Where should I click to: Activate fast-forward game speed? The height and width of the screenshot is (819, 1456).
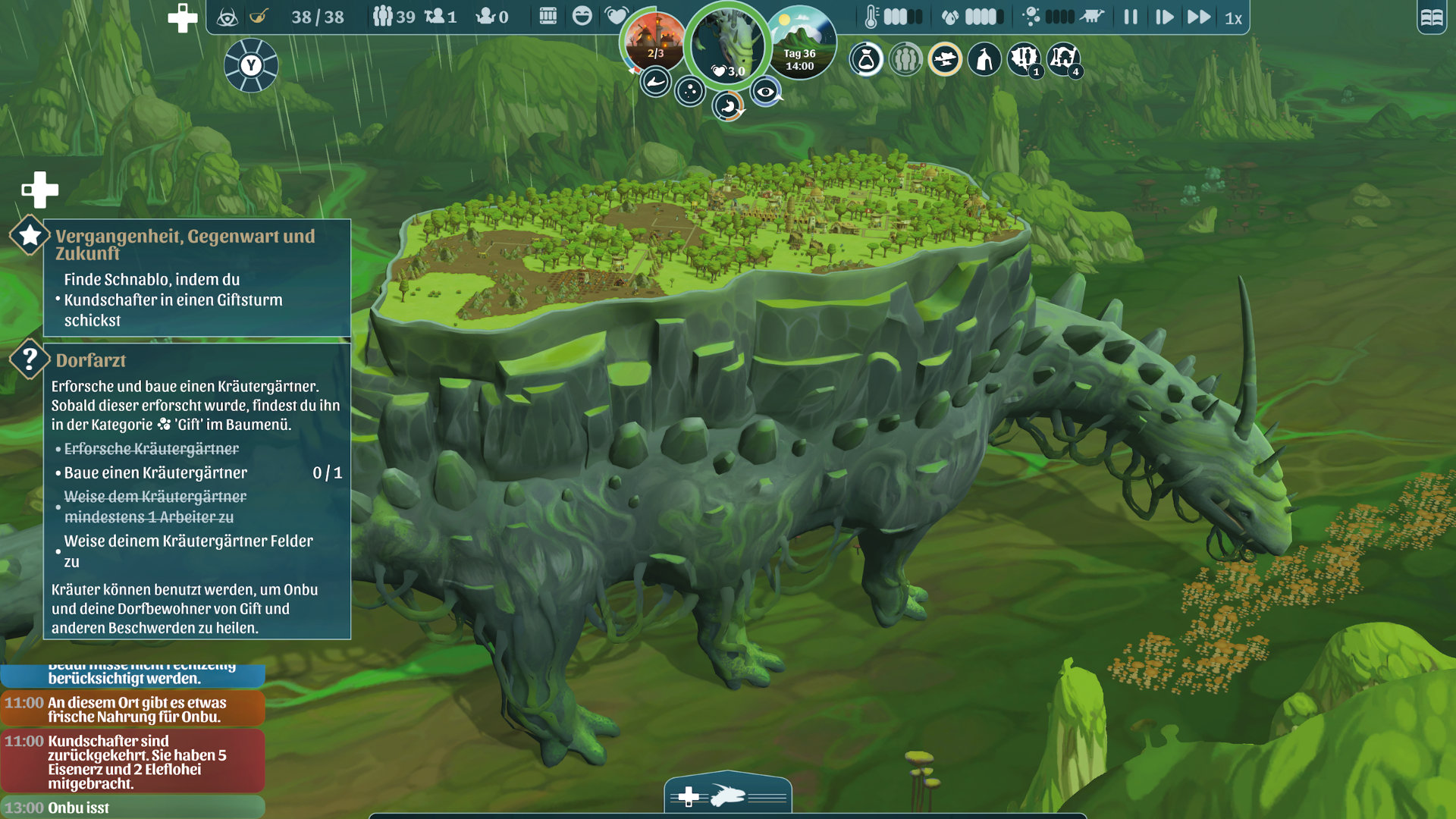[1199, 17]
